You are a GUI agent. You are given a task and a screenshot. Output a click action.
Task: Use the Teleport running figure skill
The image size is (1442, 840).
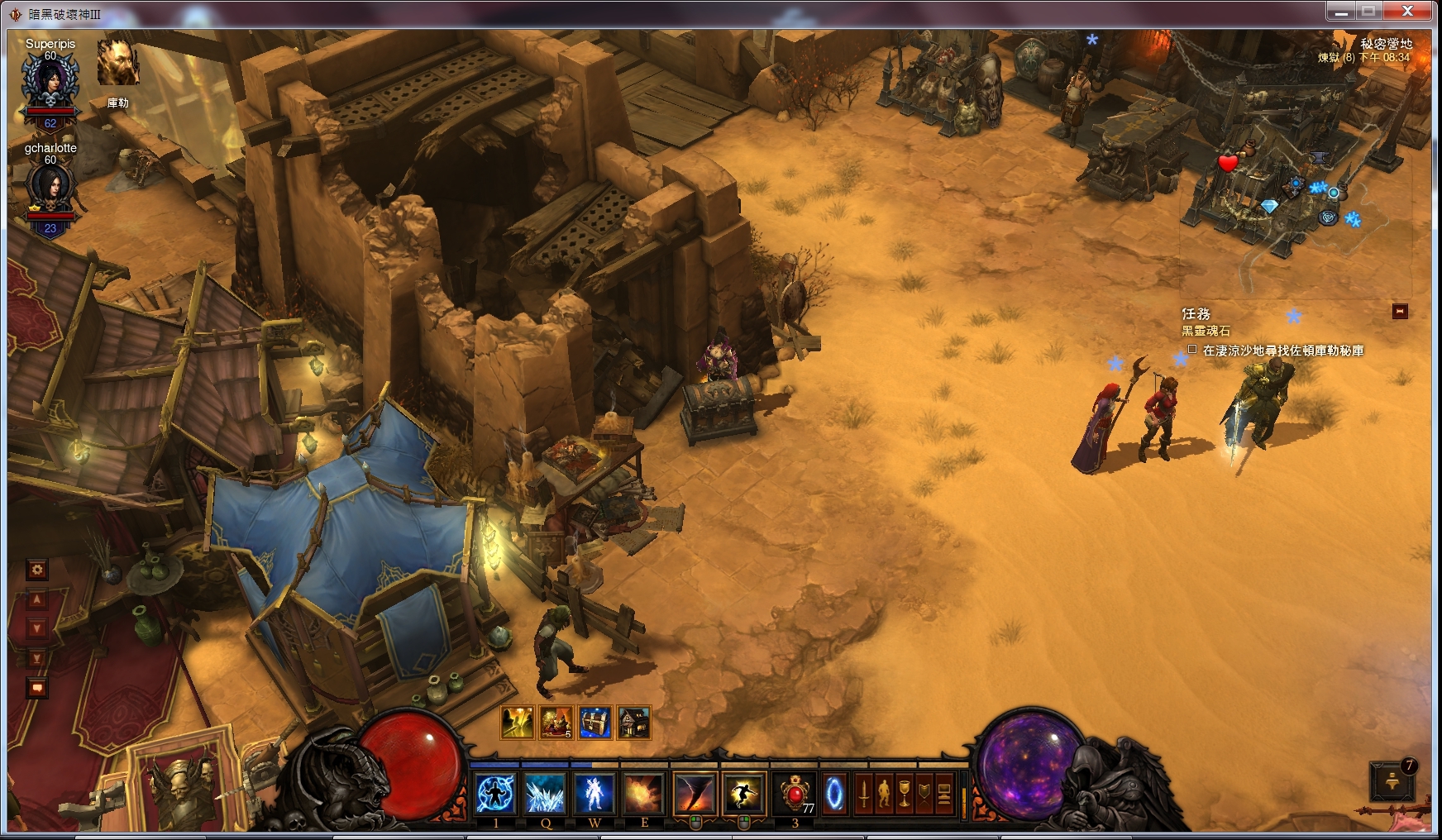coord(743,795)
